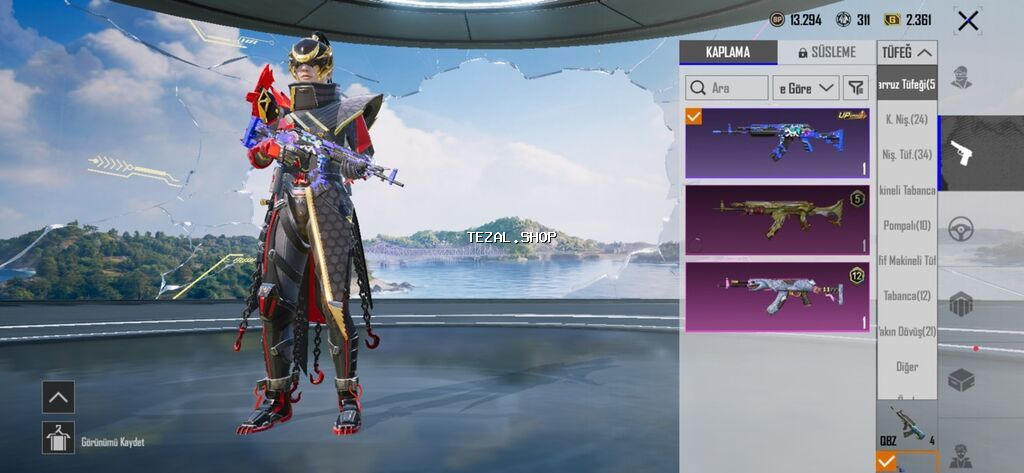Pick the white-pink rifle skin
1024x473 pixels.
(777, 296)
